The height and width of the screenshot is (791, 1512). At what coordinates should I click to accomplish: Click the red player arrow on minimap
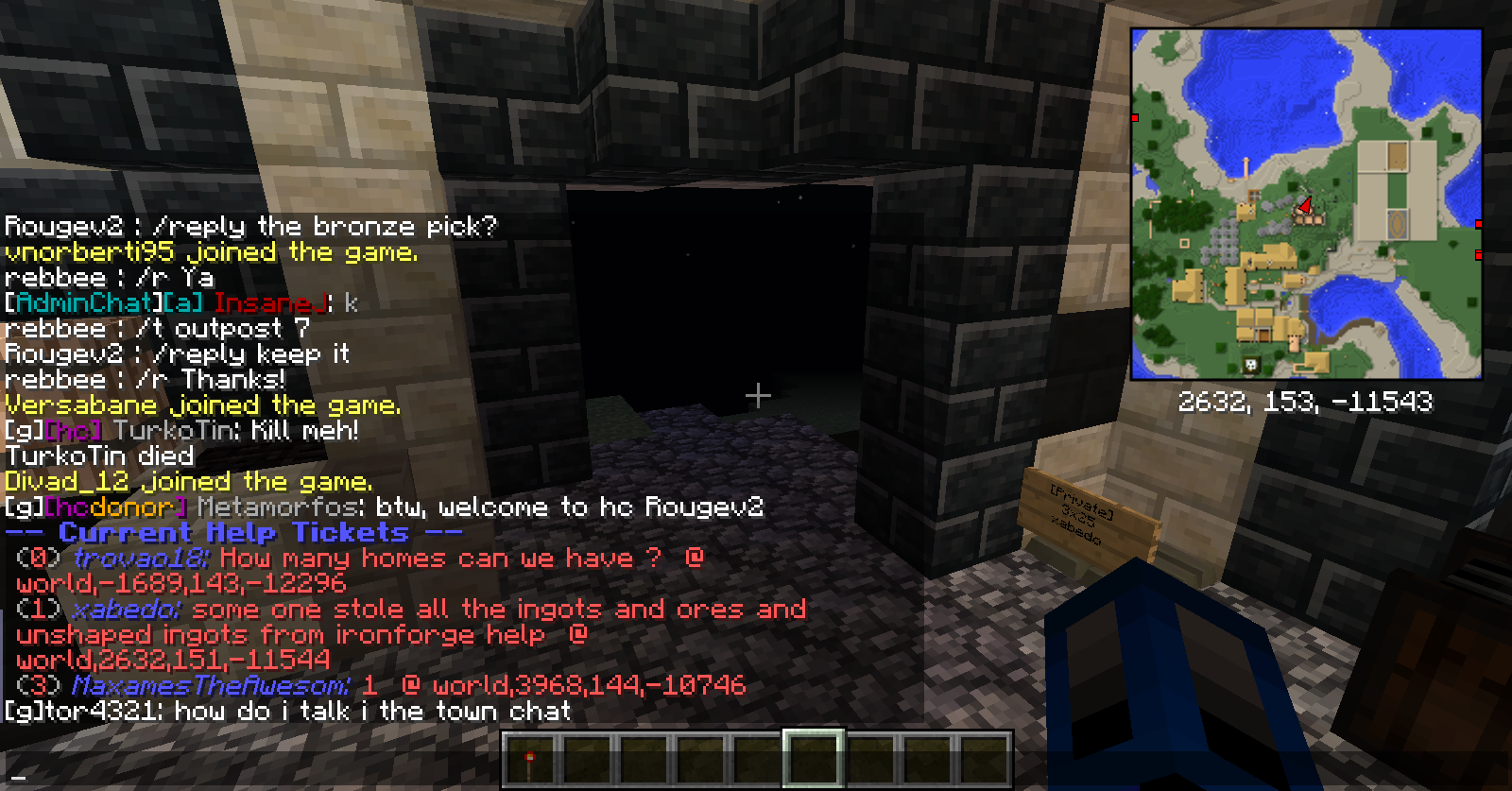[1305, 205]
